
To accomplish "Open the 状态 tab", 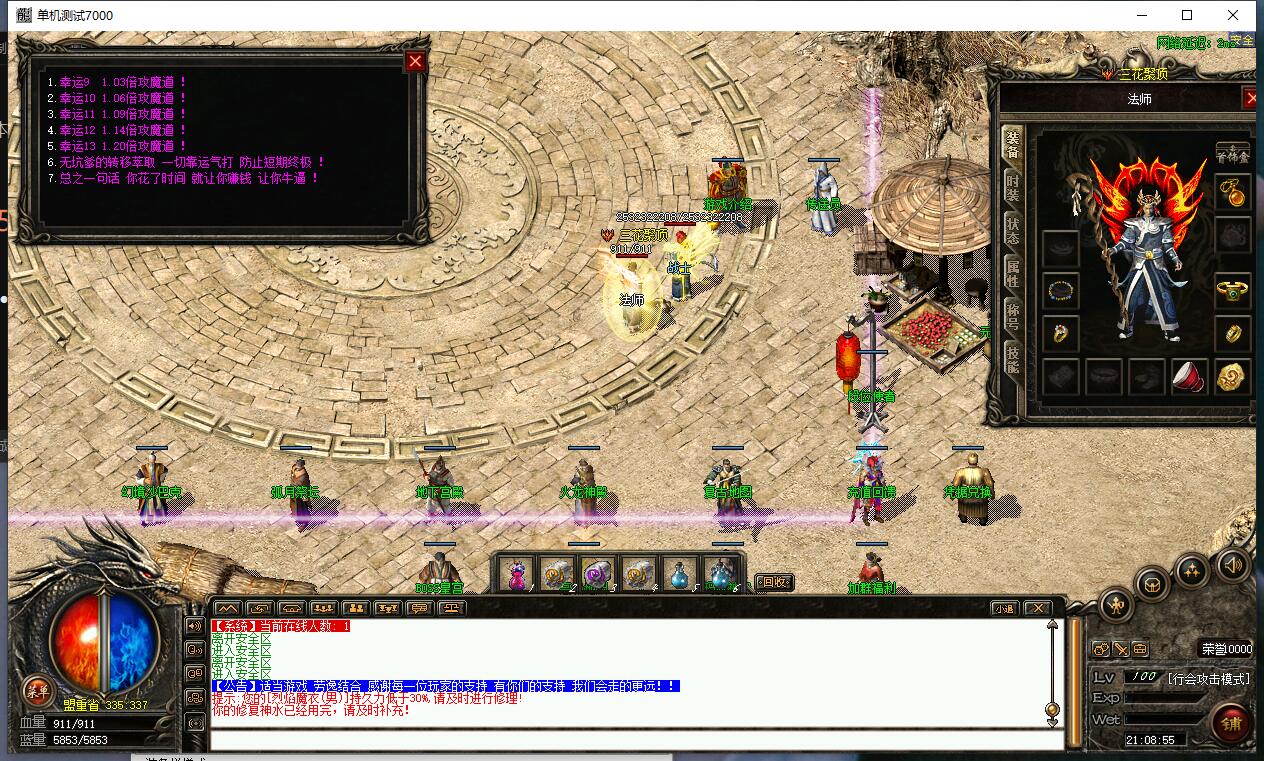I will tap(1013, 229).
